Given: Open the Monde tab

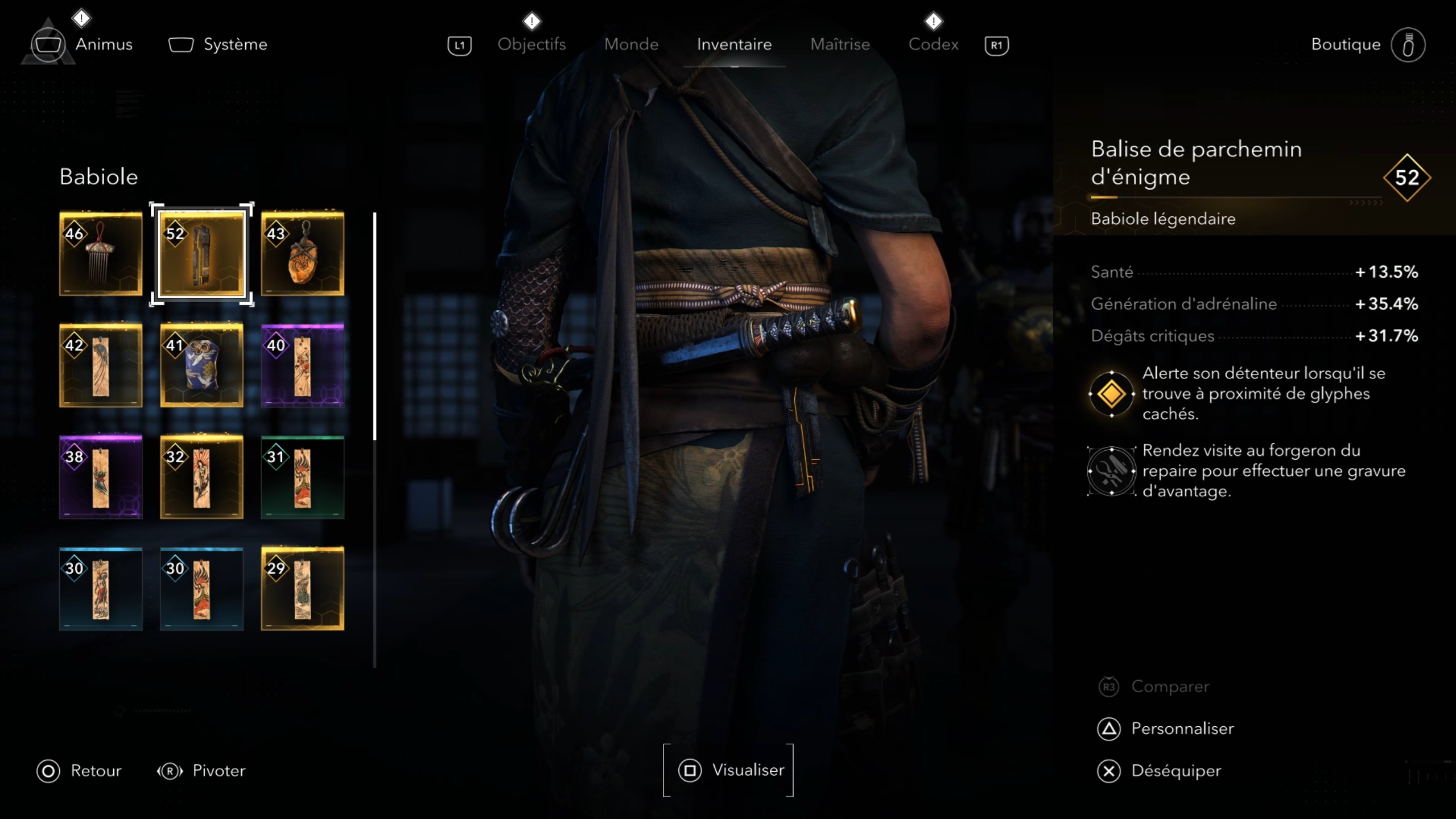Looking at the screenshot, I should pyautogui.click(x=631, y=44).
